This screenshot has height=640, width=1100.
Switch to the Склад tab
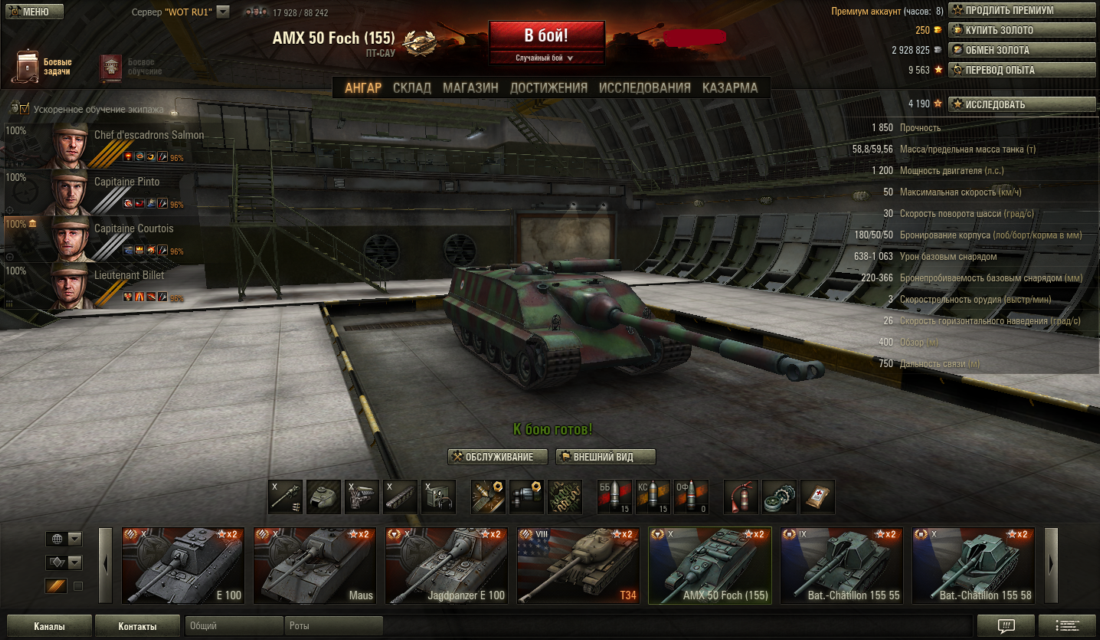pyautogui.click(x=412, y=88)
